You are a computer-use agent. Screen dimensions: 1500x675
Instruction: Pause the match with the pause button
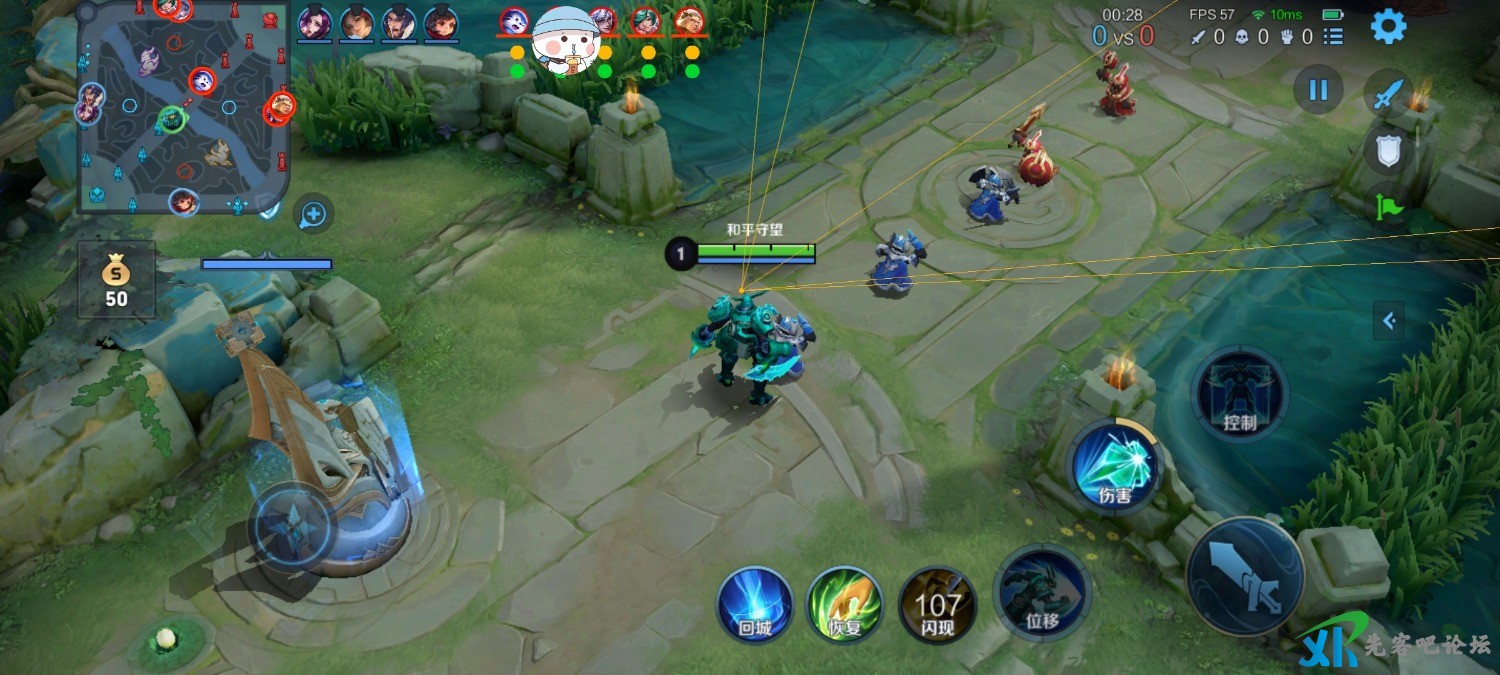(x=1318, y=90)
